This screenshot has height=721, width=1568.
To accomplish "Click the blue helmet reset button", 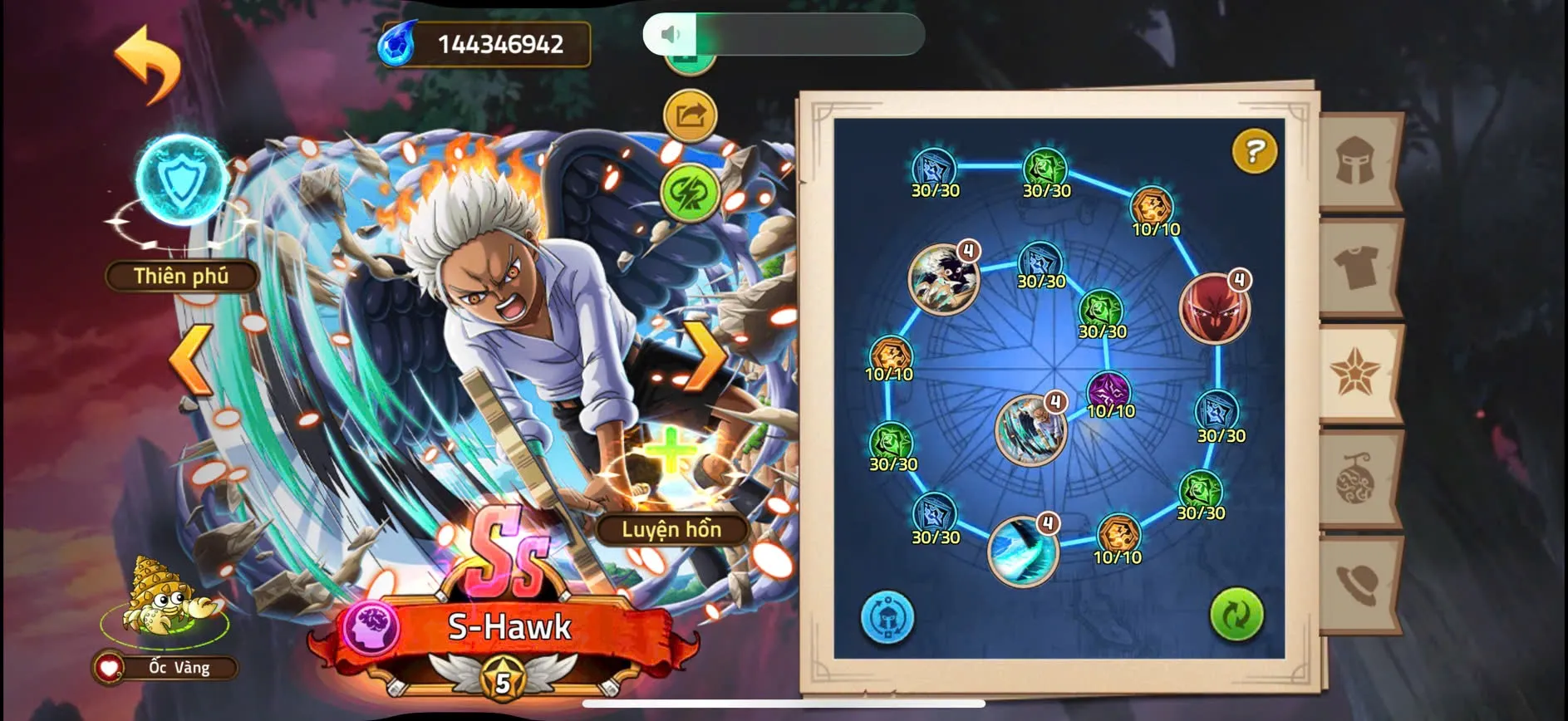I will click(x=887, y=616).
